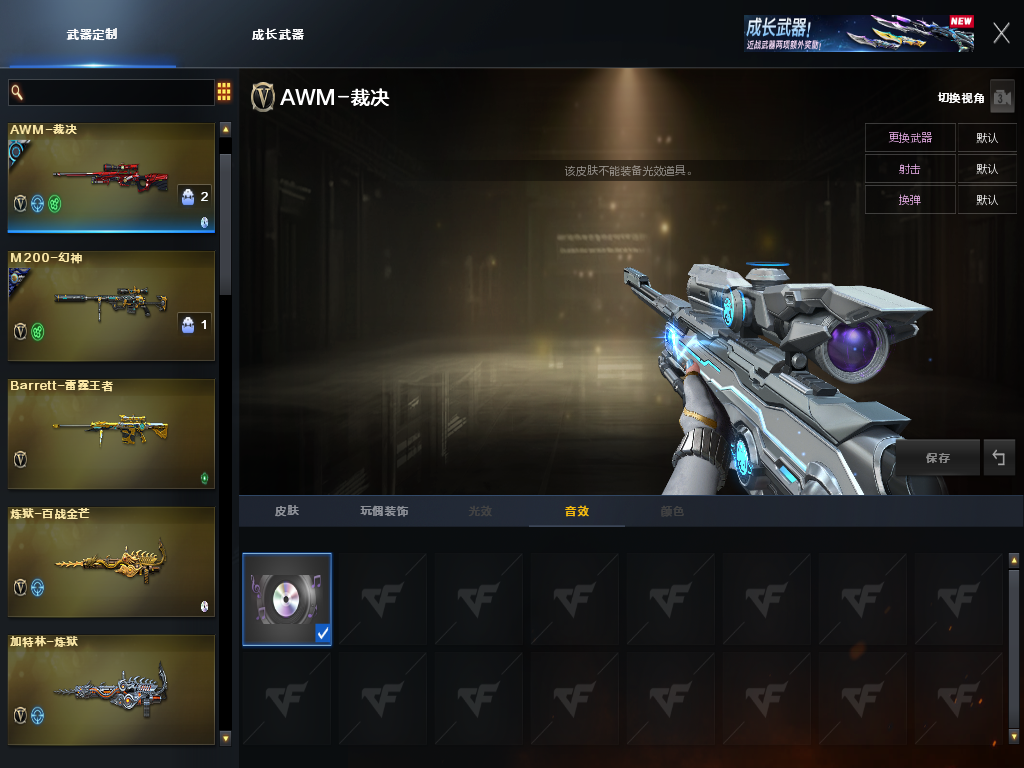The width and height of the screenshot is (1024, 768).
Task: Preview the 射击 animation
Action: pyautogui.click(x=910, y=169)
